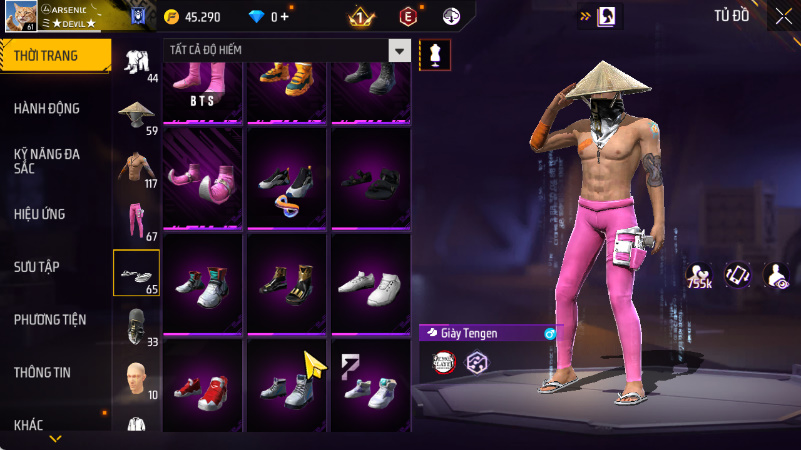Open the Thông Tin section
This screenshot has height=450, width=801.
tap(42, 372)
